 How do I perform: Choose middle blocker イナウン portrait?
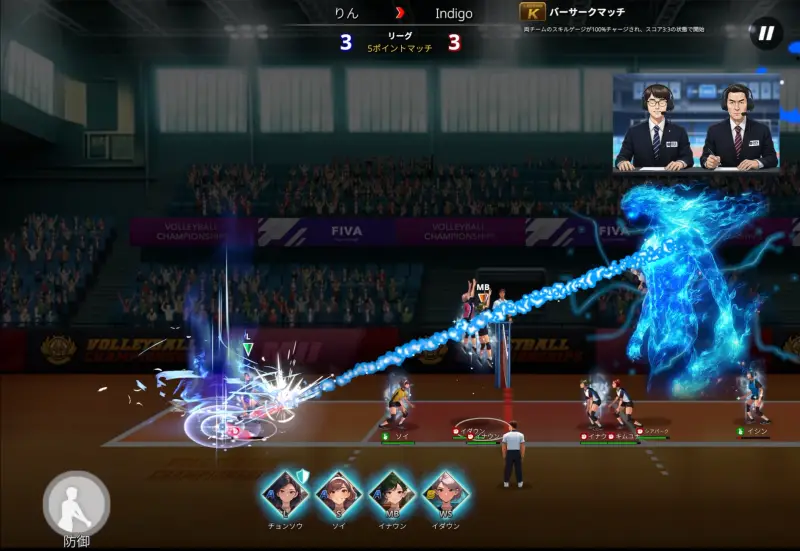click(391, 495)
